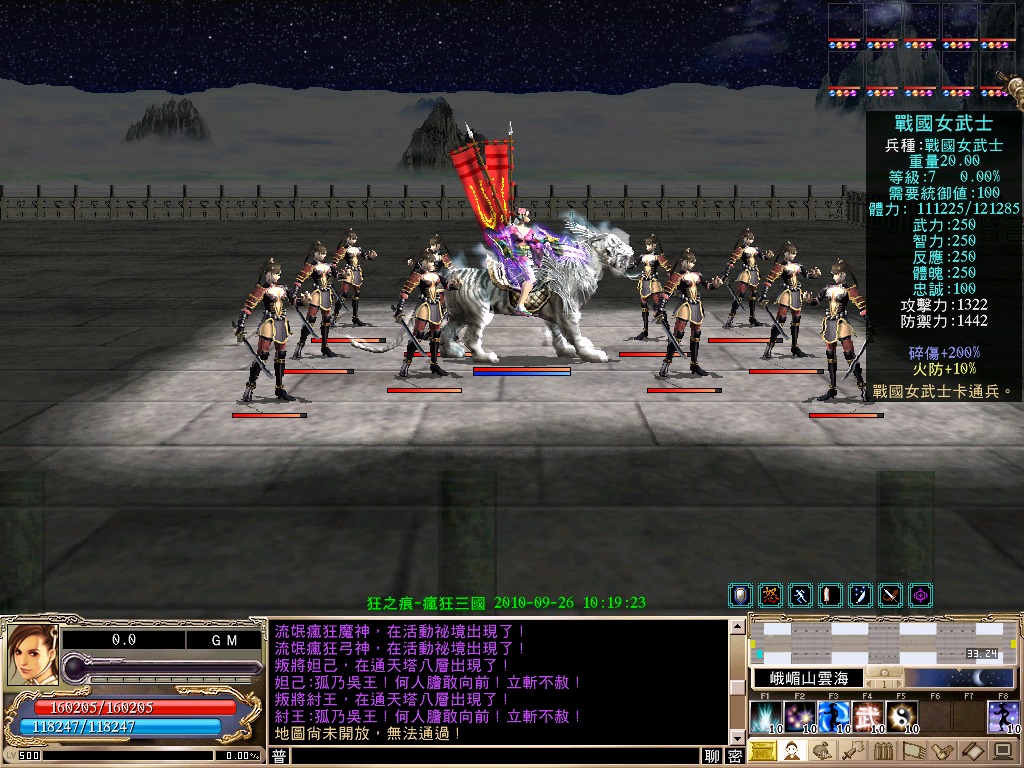Open the money pouch inventory button
The image size is (1024, 768).
tap(821, 751)
